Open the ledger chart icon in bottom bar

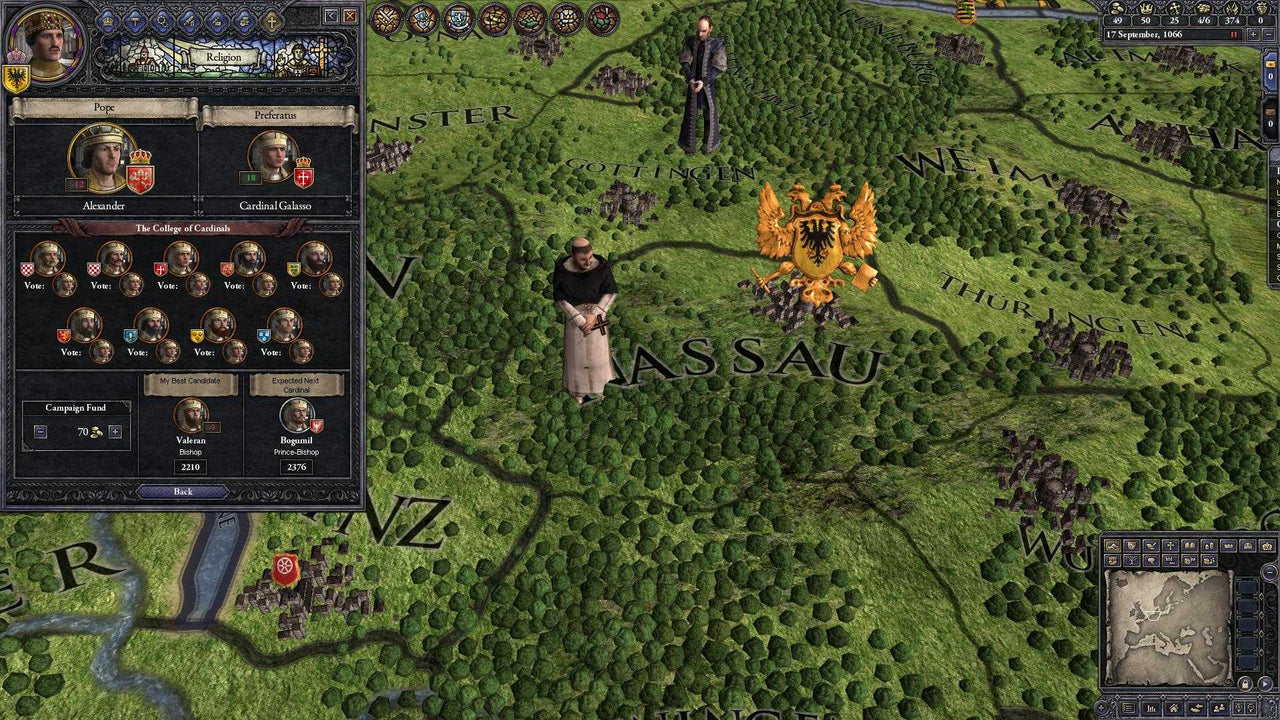(x=1152, y=708)
